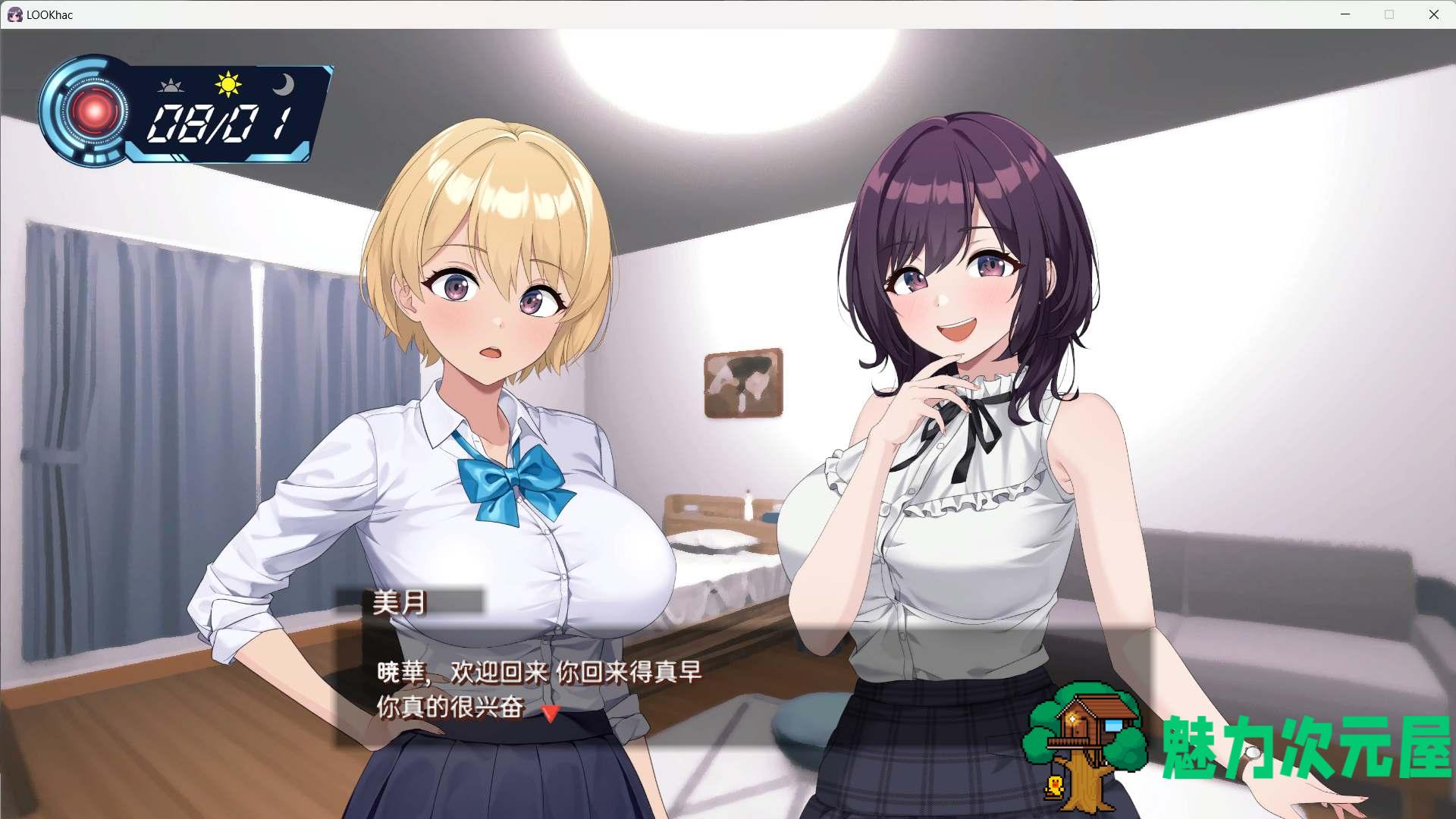
Task: Click the red orb on the date HUD
Action: pyautogui.click(x=95, y=112)
